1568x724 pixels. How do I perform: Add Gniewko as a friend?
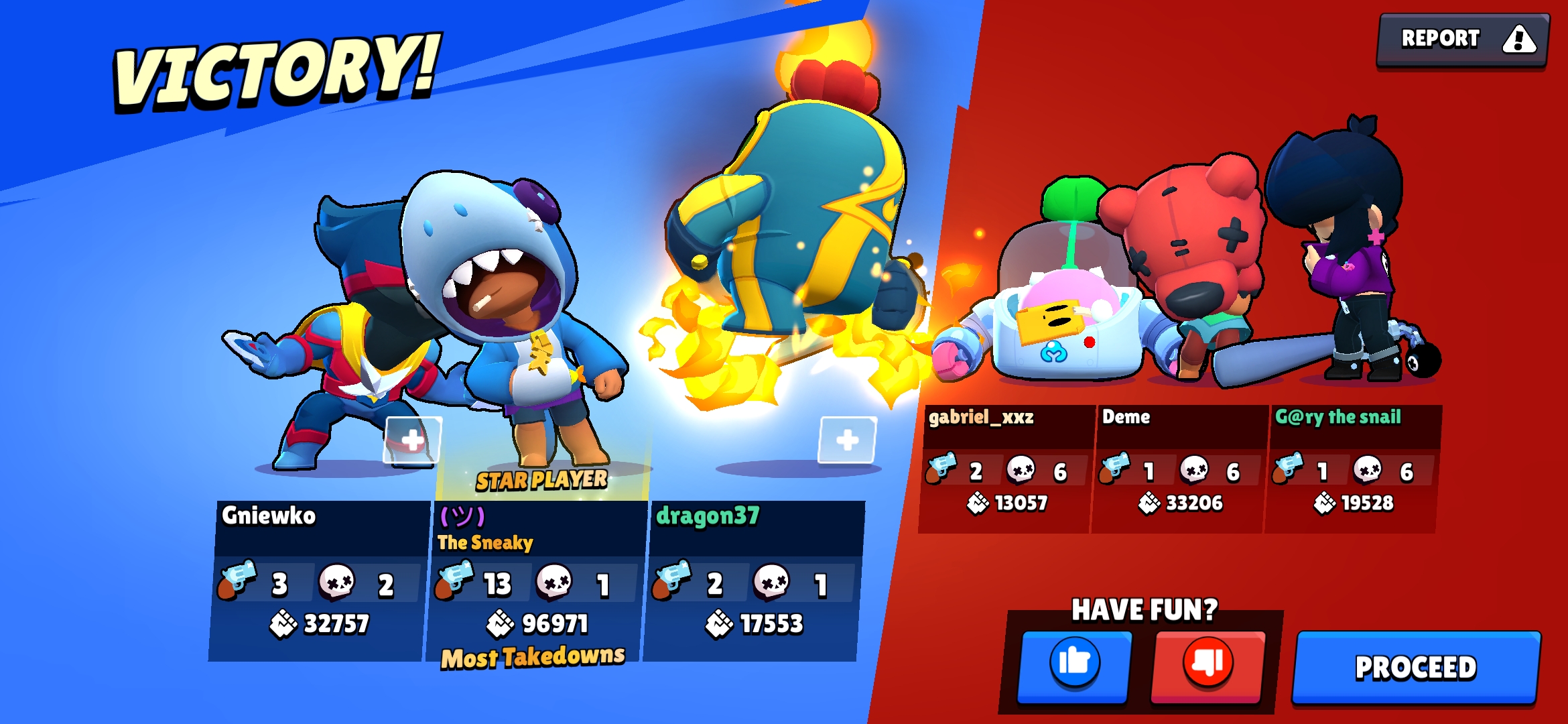point(412,440)
